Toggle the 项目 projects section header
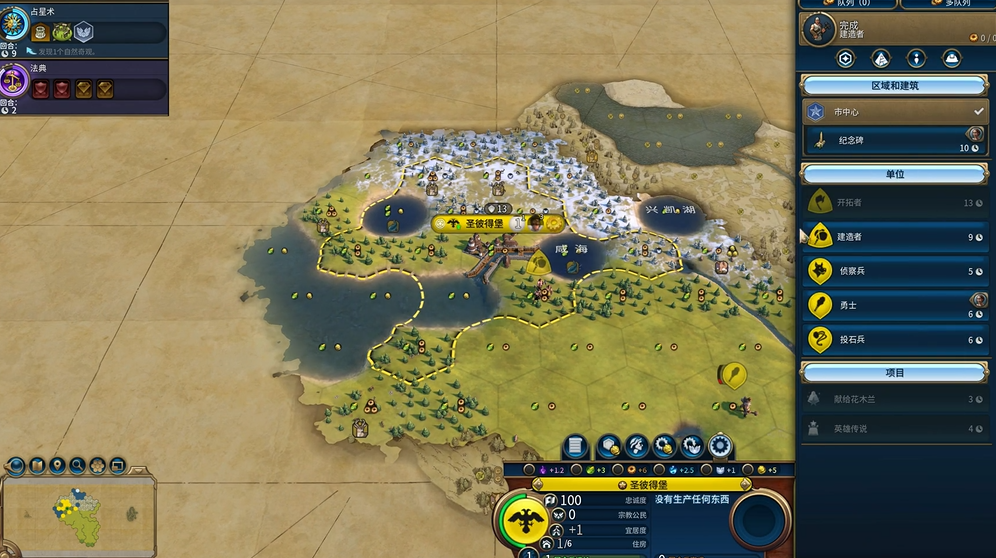This screenshot has height=558, width=996. tap(894, 373)
